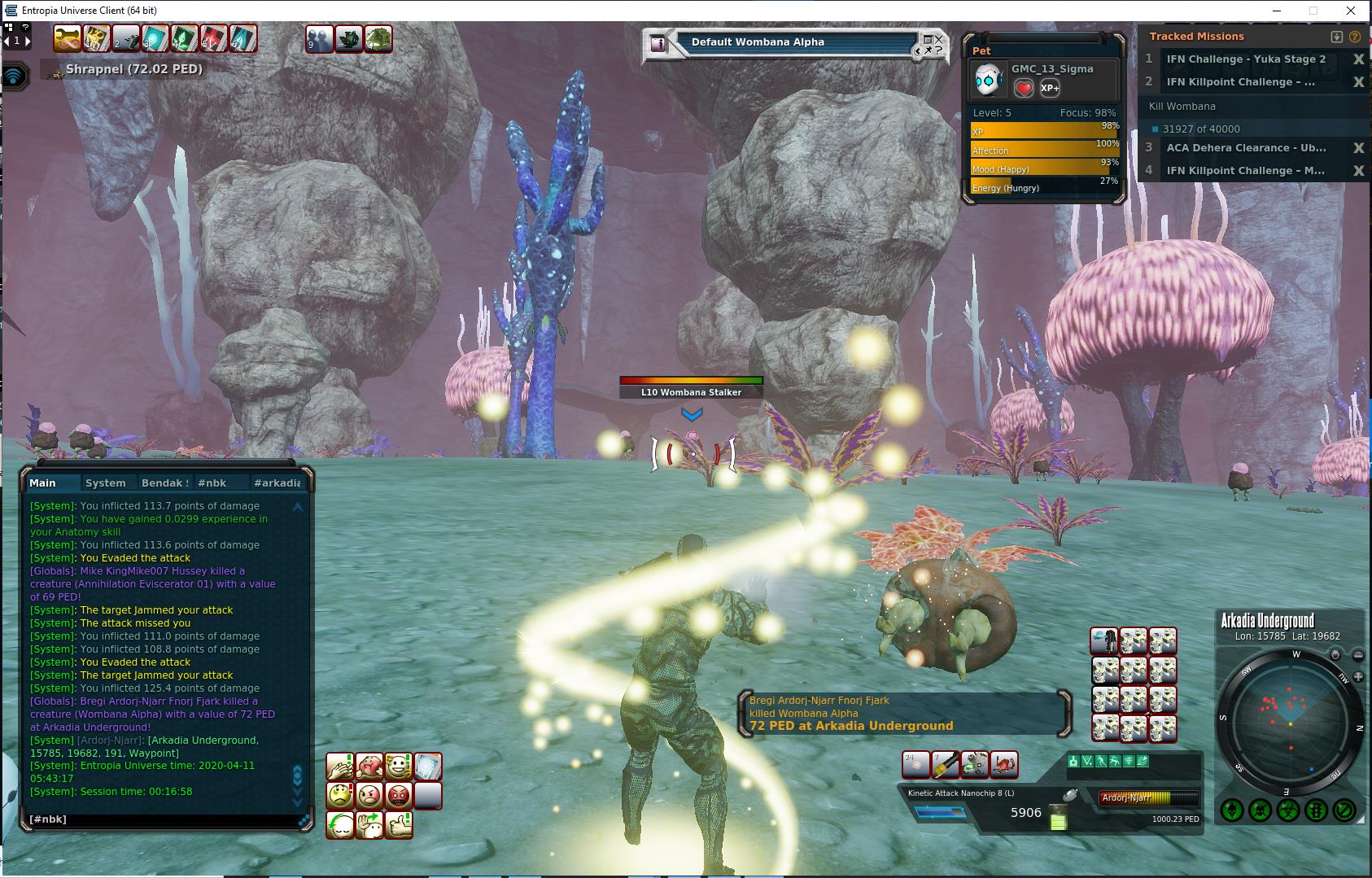Open the #arkadia chat channel tab
The height and width of the screenshot is (878, 1372).
[277, 483]
